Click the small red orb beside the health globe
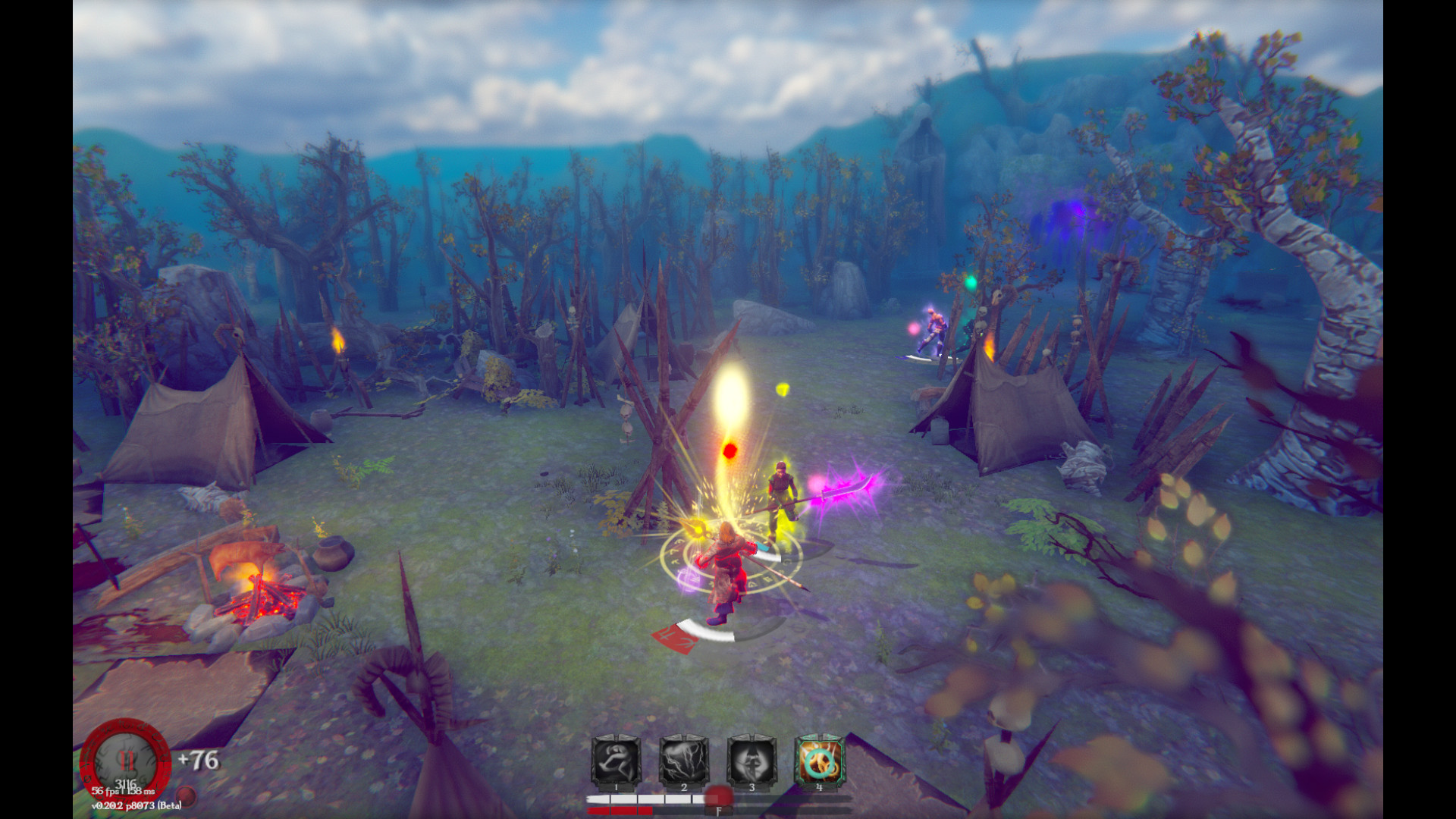Image resolution: width=1456 pixels, height=819 pixels. pyautogui.click(x=186, y=795)
